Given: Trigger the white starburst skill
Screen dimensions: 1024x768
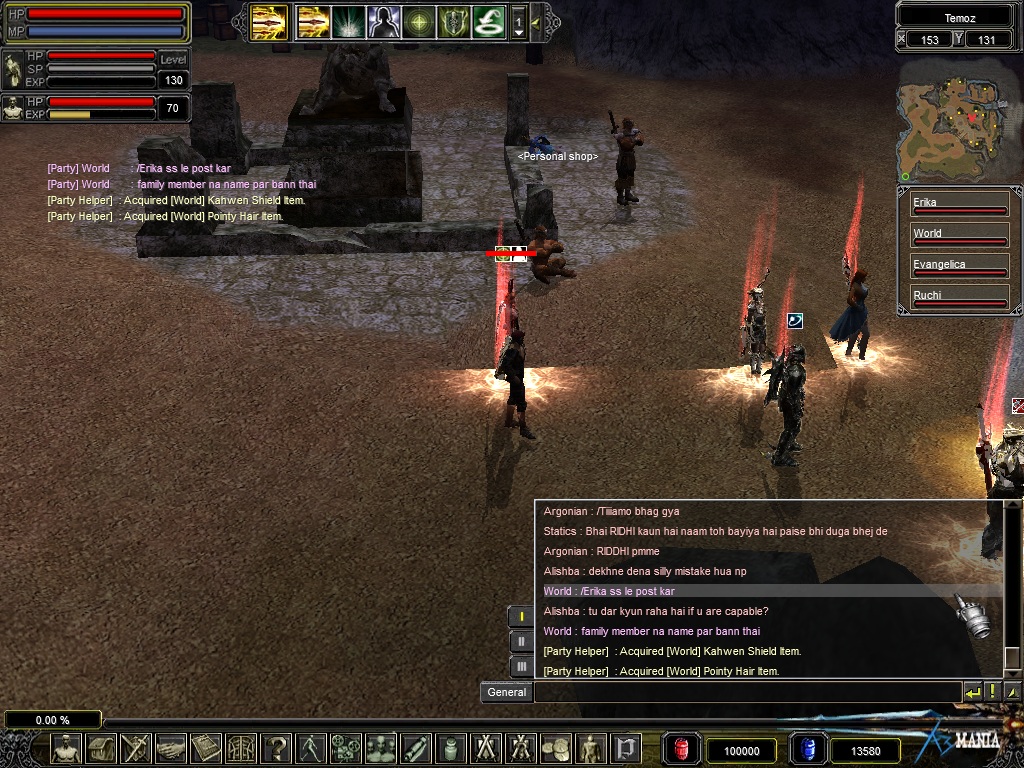Looking at the screenshot, I should point(348,21).
